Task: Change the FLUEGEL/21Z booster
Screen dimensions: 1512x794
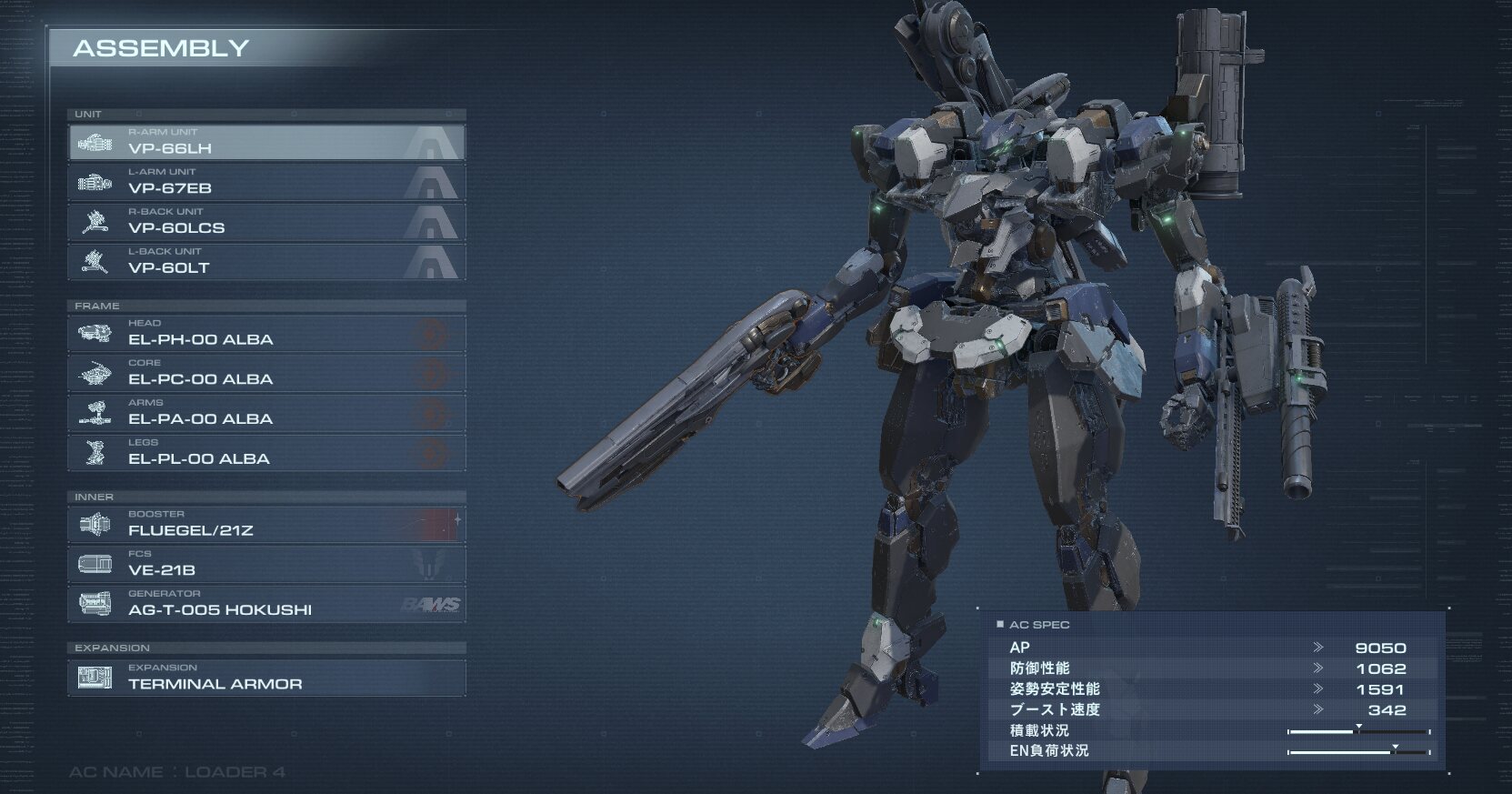Action: click(266, 525)
